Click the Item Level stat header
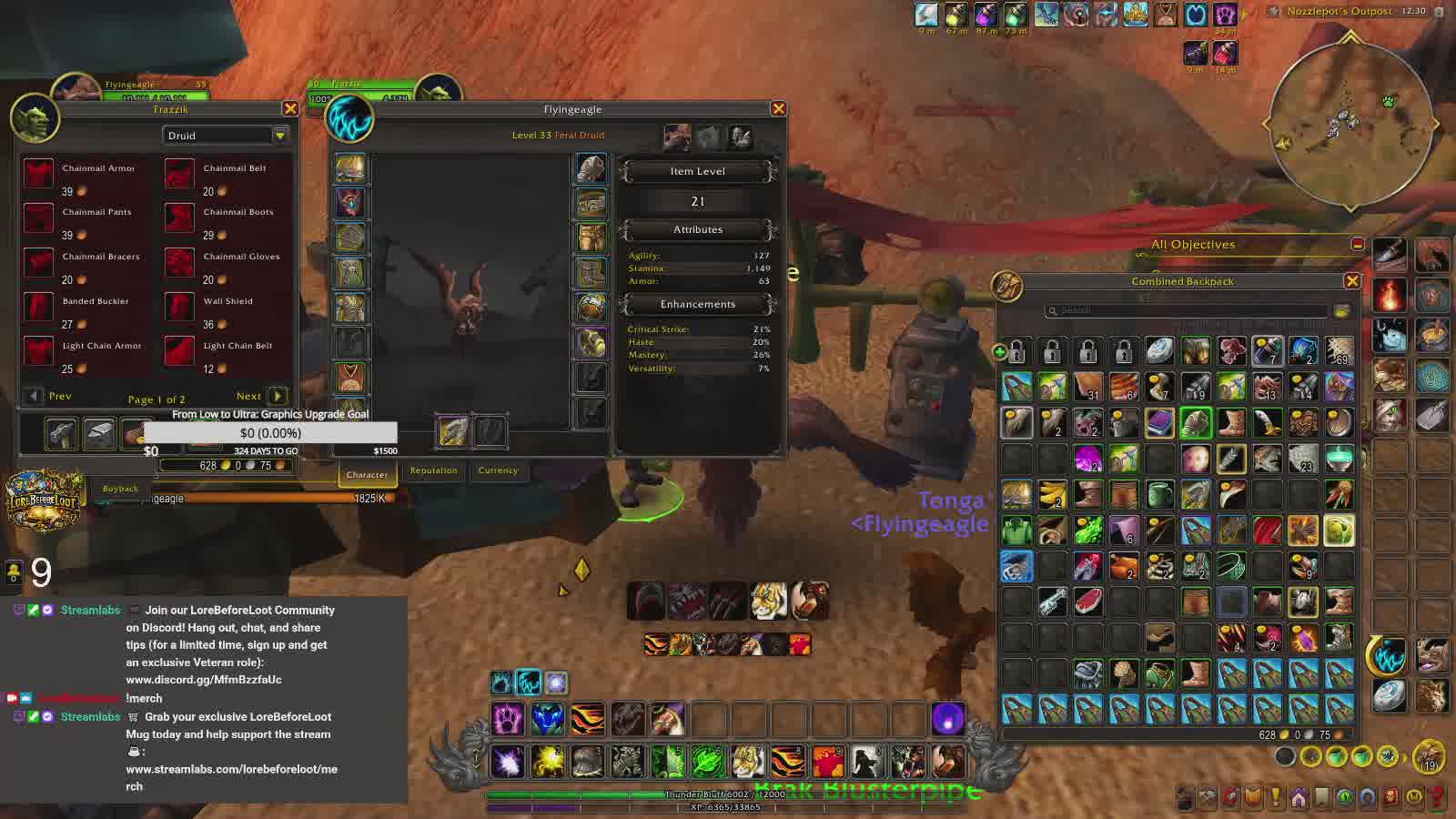 (697, 171)
